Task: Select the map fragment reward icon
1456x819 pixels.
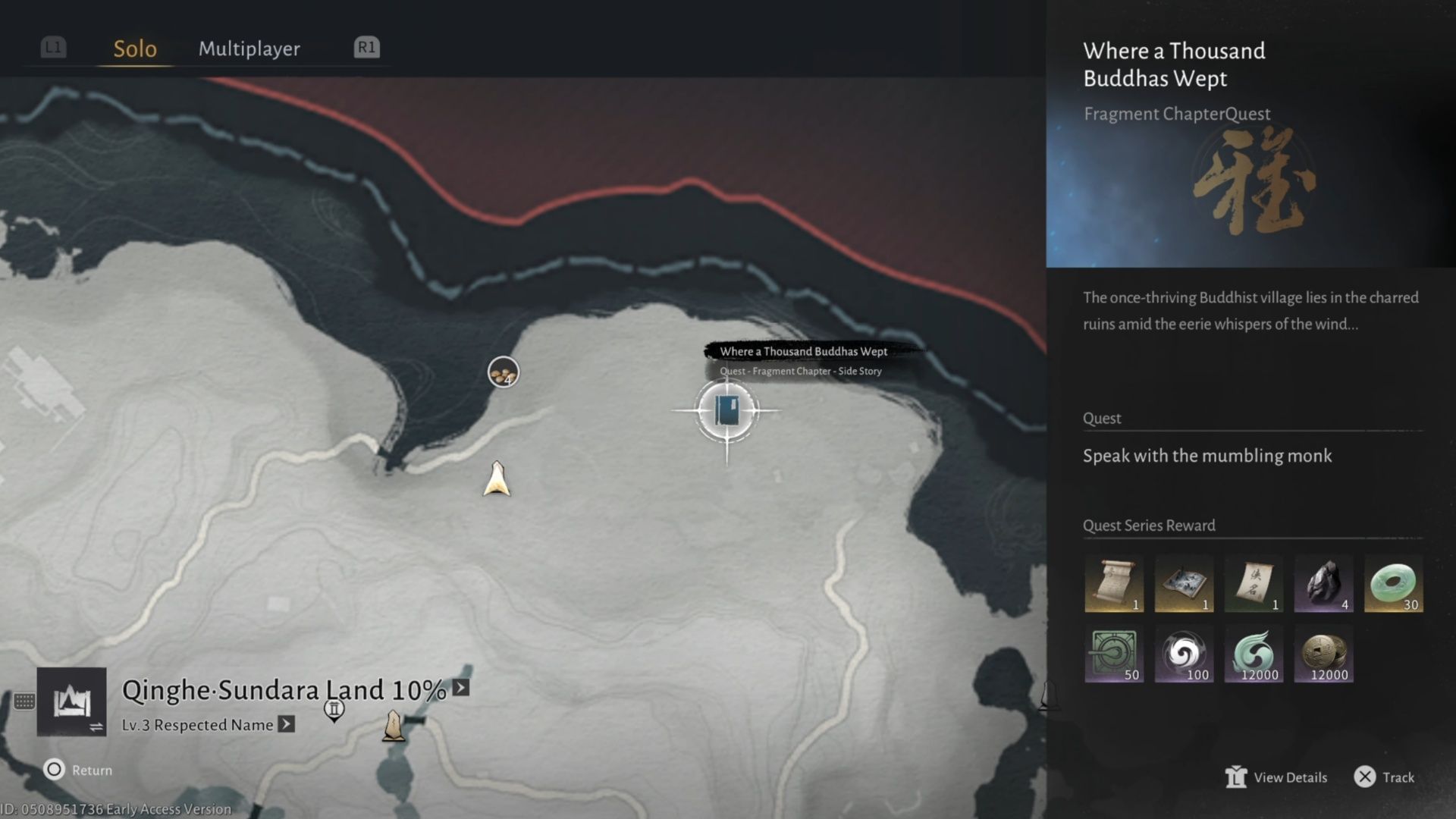Action: 1184,582
